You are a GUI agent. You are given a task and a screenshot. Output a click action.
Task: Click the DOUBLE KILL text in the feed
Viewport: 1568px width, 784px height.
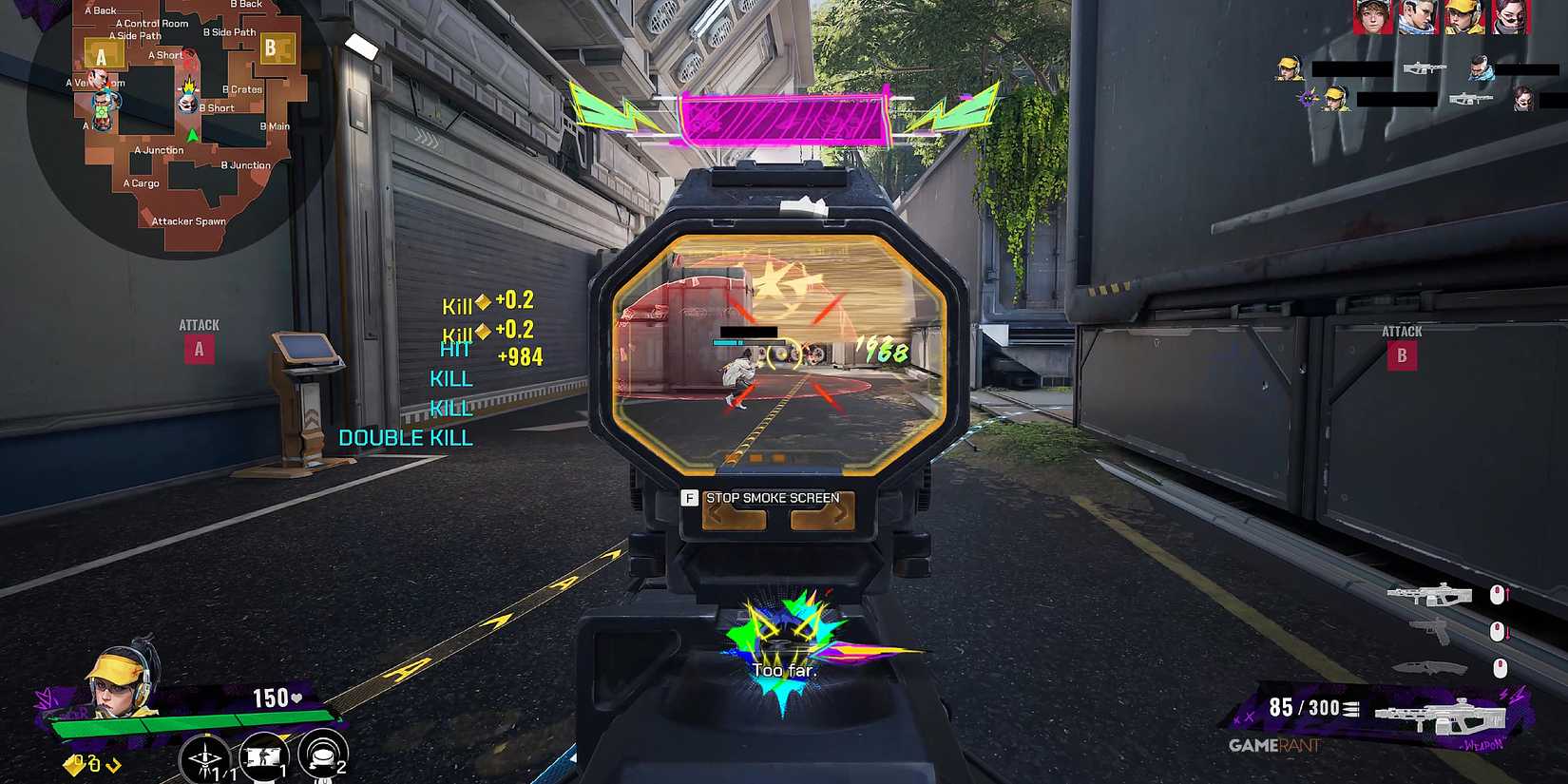(407, 437)
